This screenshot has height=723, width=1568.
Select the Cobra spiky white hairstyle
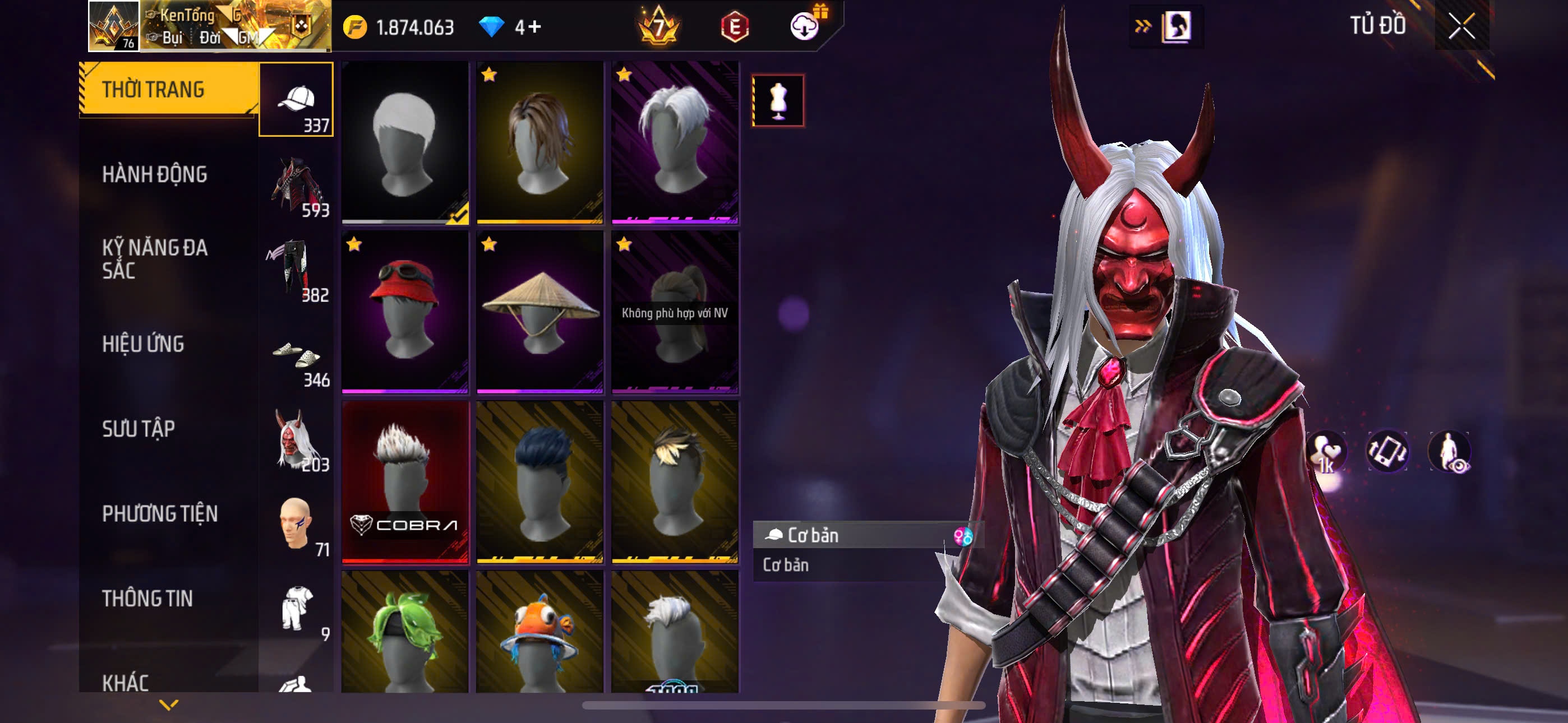pyautogui.click(x=405, y=481)
